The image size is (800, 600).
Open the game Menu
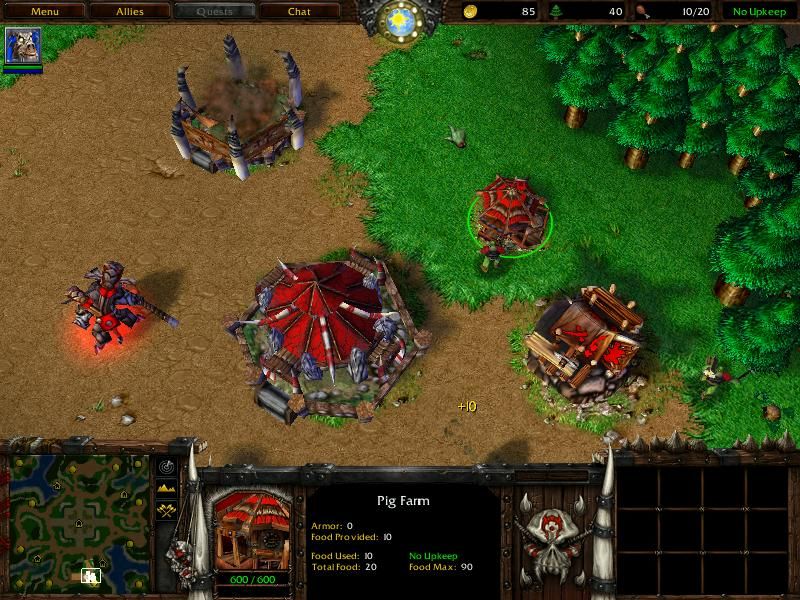click(x=43, y=12)
